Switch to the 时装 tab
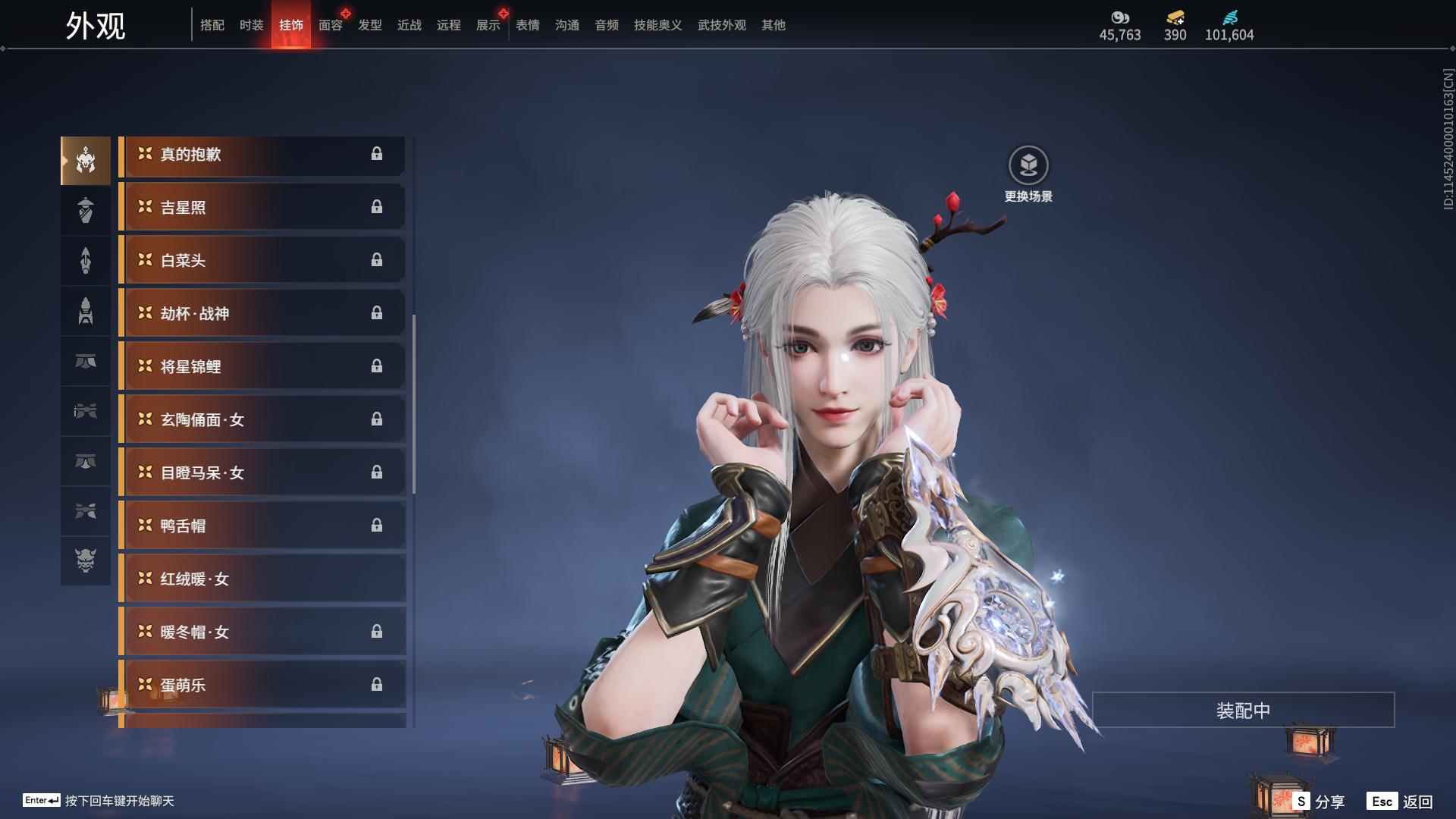Screen dimensions: 1456x819 point(251,25)
